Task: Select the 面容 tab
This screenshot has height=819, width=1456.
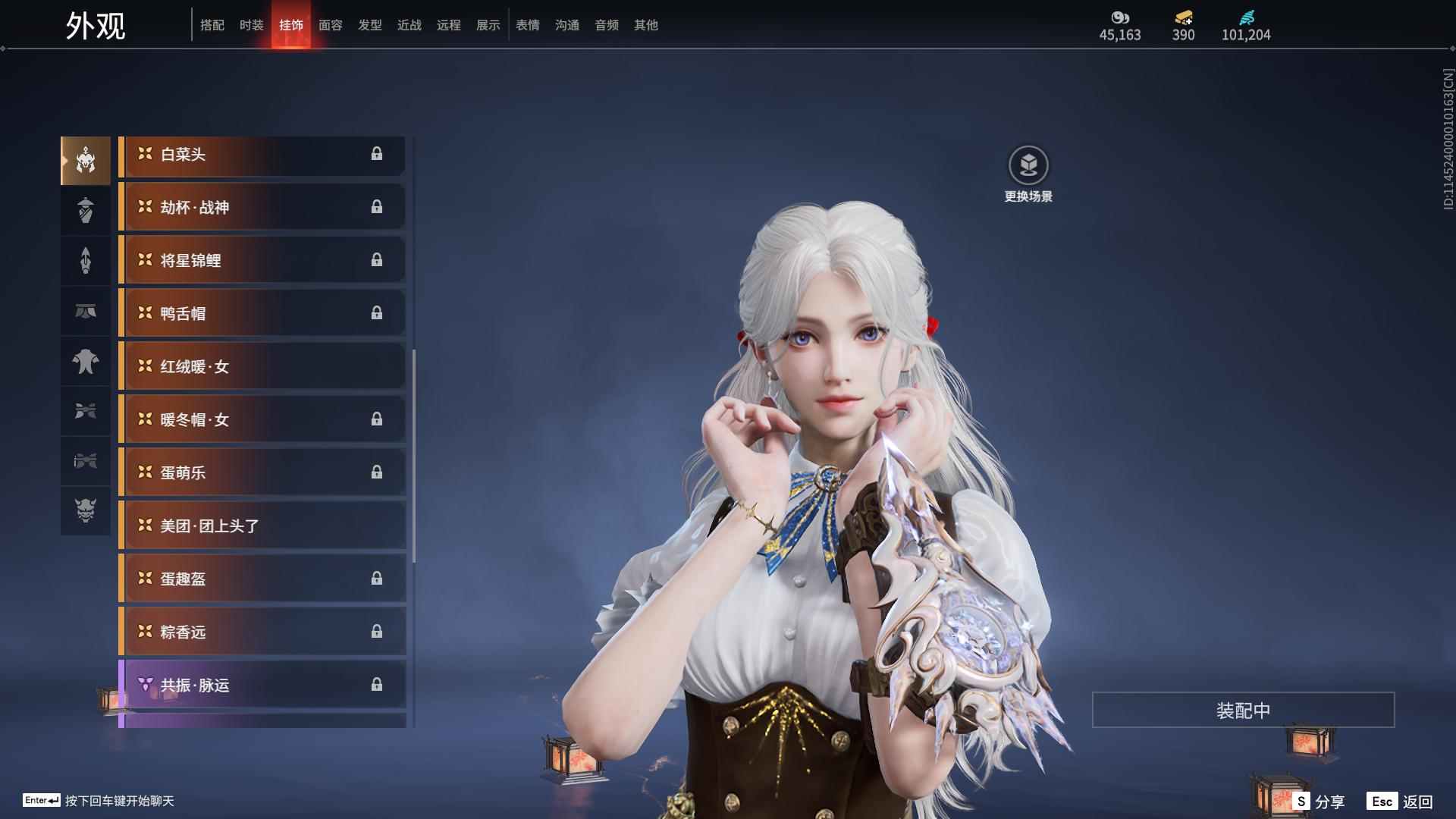Action: [331, 25]
